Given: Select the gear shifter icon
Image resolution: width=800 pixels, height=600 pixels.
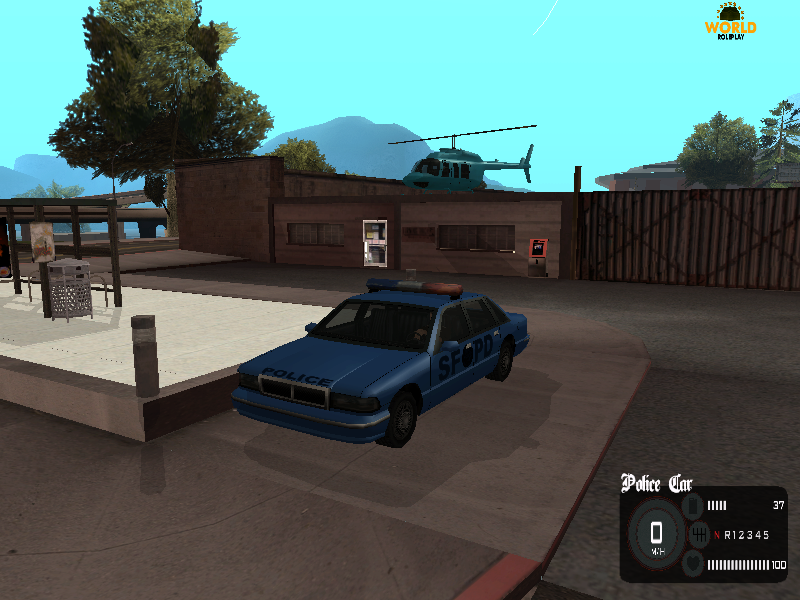Looking at the screenshot, I should tap(698, 535).
